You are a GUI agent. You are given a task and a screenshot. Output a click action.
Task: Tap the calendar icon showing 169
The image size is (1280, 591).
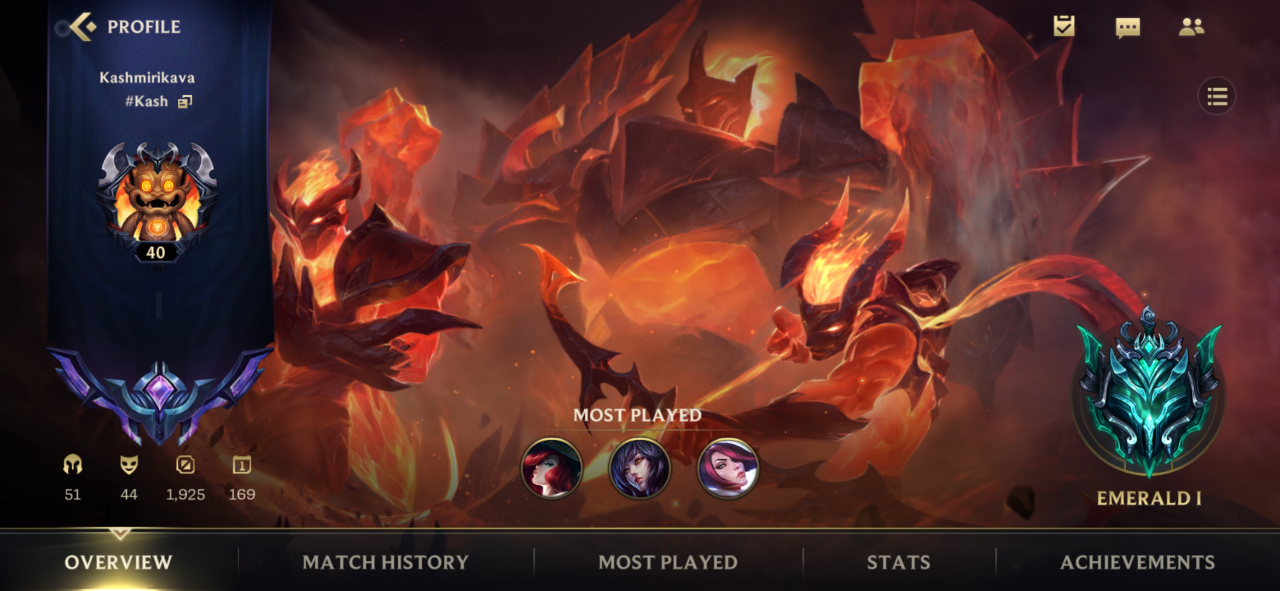click(x=241, y=465)
